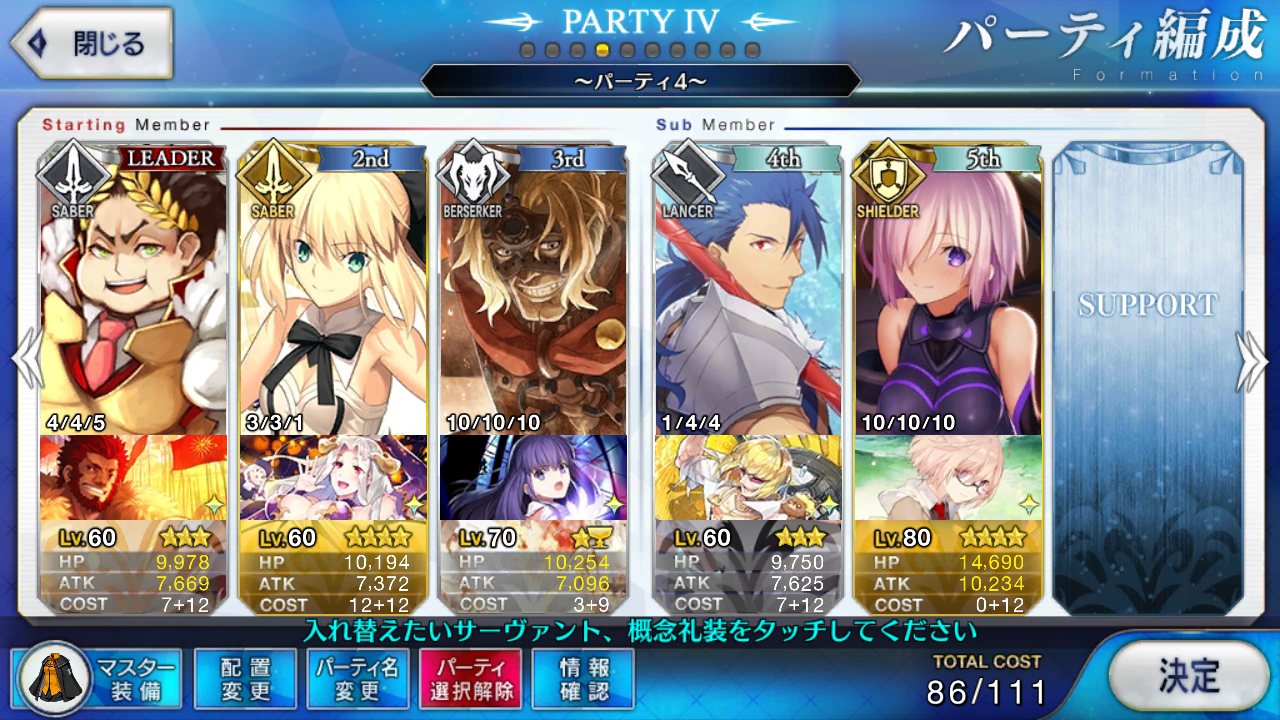Pick the 3rd slot Berserker card
This screenshot has width=1280, height=720.
[x=533, y=290]
